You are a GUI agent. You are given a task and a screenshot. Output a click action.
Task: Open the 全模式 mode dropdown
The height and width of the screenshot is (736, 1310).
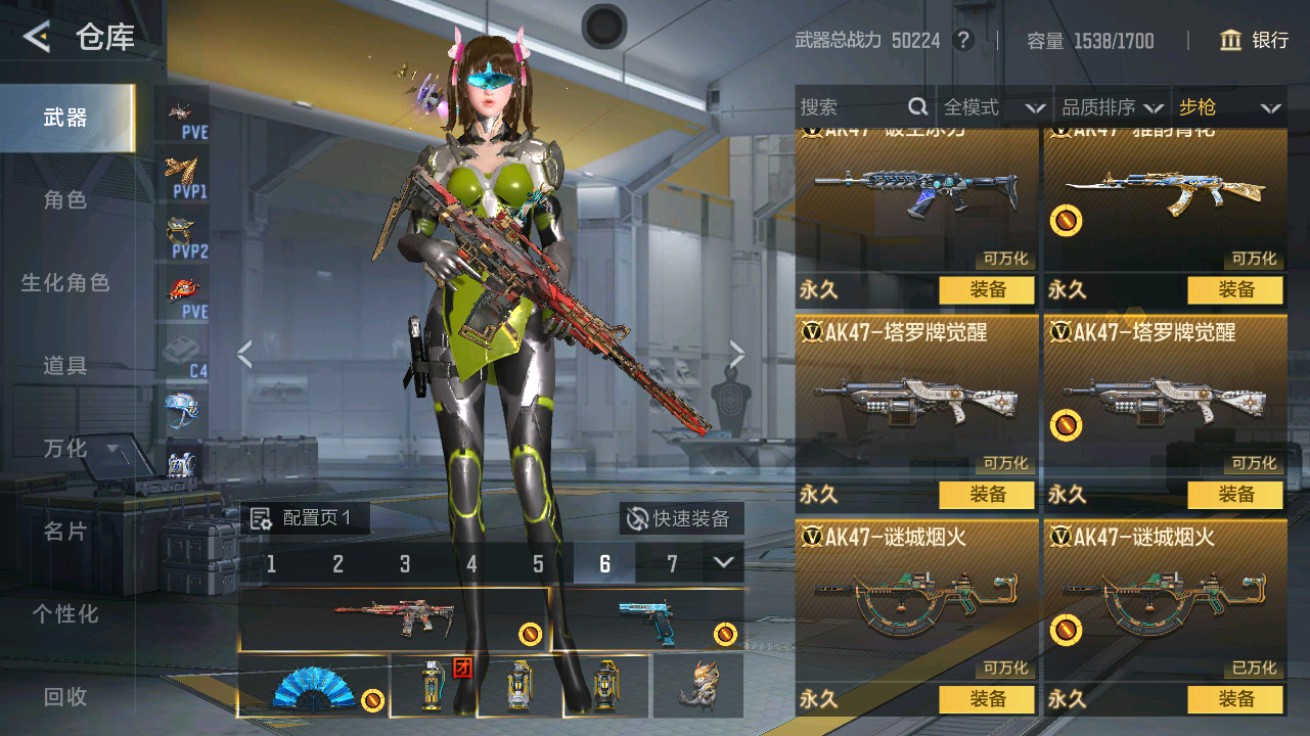(x=993, y=107)
